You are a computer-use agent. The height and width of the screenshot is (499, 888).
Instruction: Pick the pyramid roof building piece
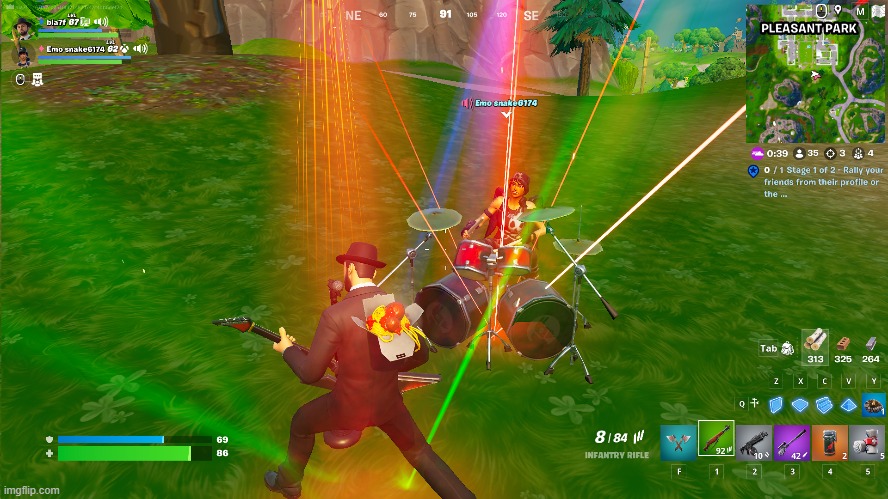848,404
